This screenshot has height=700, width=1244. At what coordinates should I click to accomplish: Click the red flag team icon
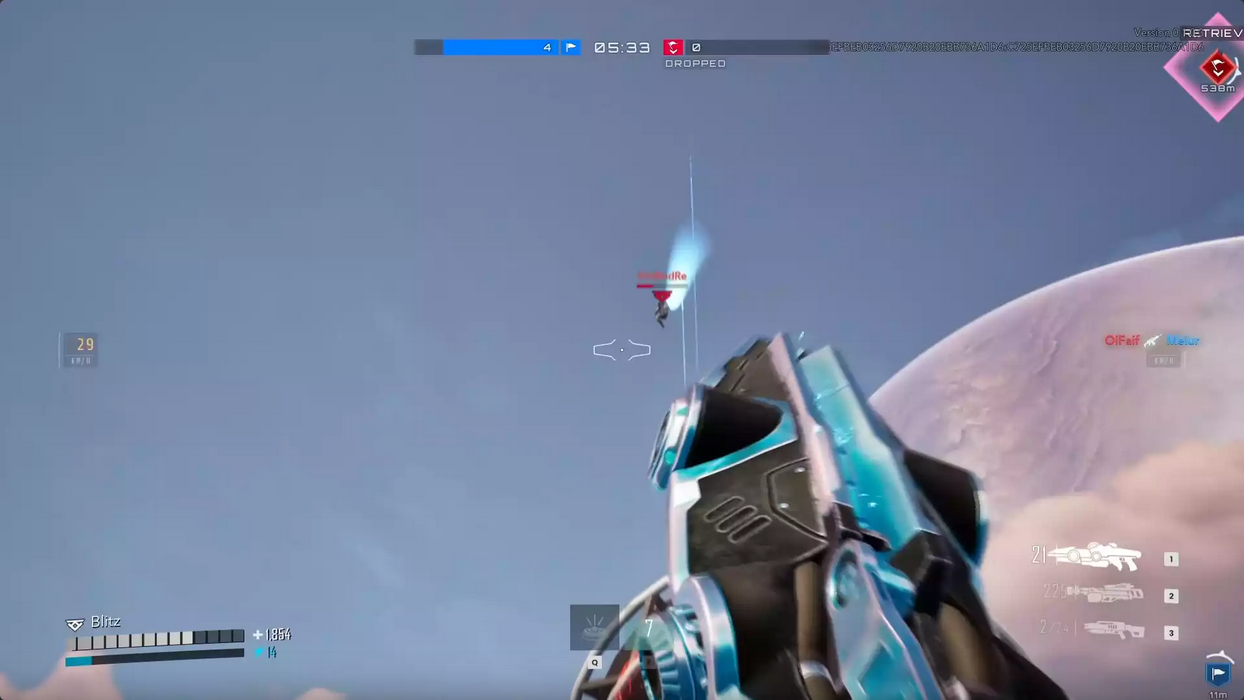click(673, 47)
